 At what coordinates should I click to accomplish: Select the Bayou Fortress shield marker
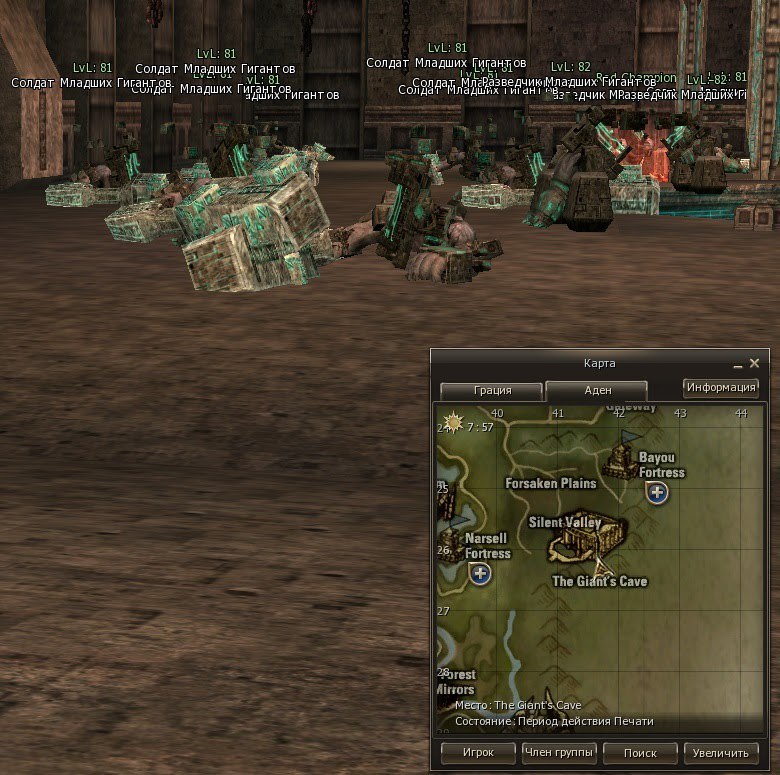(657, 492)
